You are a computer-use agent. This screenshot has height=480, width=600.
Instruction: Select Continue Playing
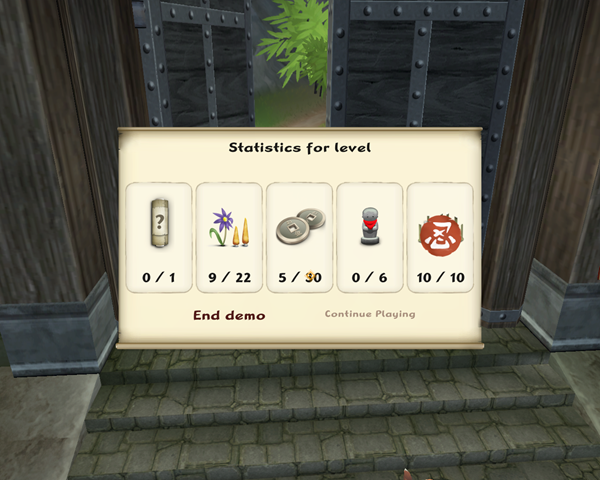click(x=370, y=314)
